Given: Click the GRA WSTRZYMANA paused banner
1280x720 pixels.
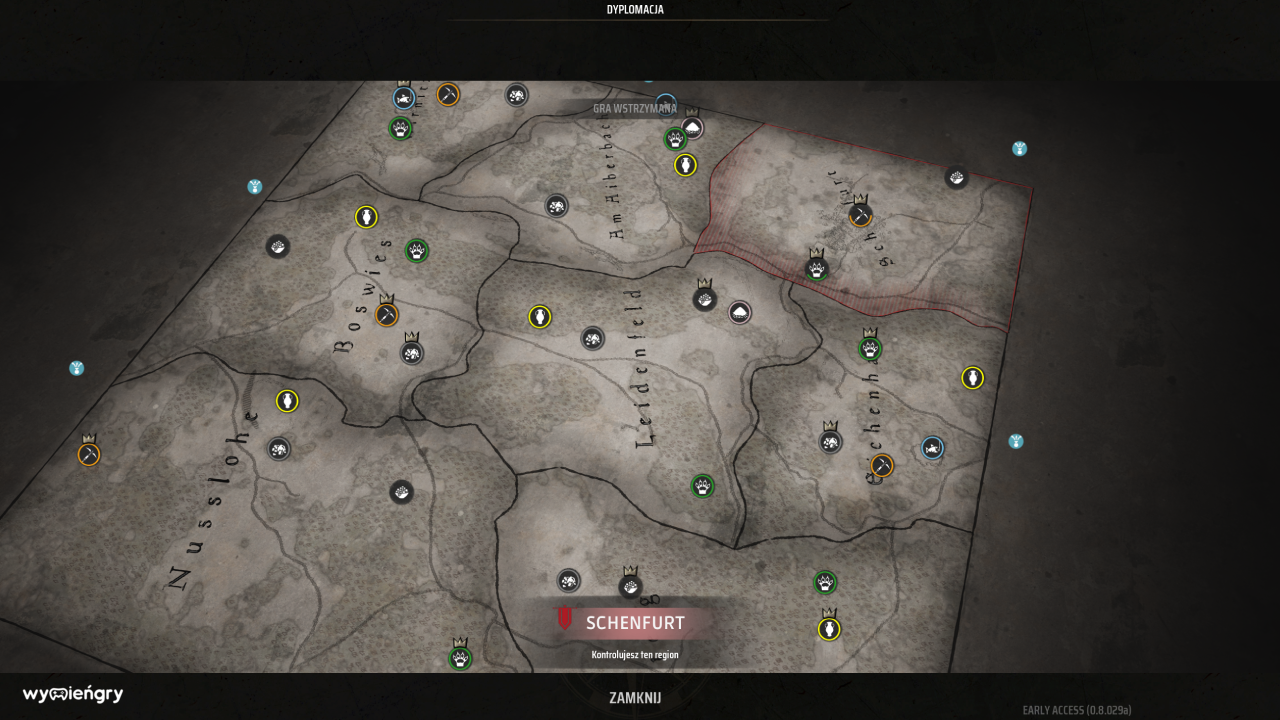Looking at the screenshot, I should click(634, 109).
